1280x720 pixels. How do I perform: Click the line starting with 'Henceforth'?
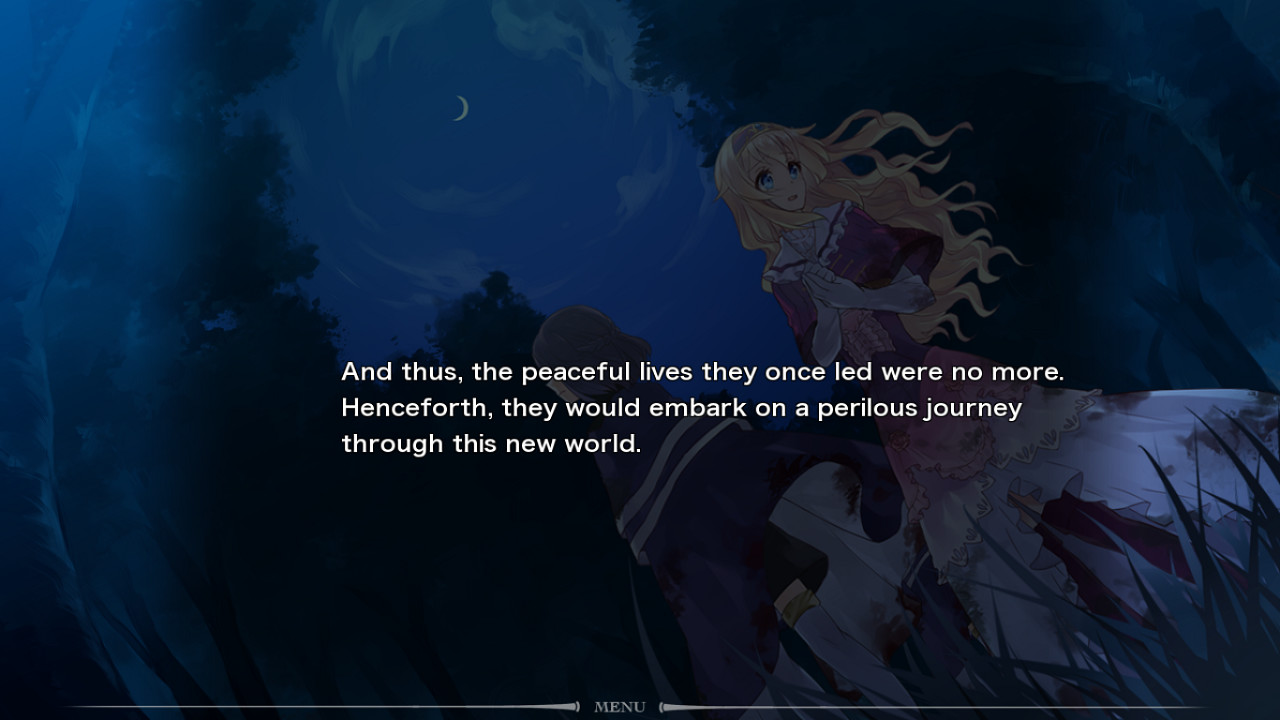(x=680, y=406)
